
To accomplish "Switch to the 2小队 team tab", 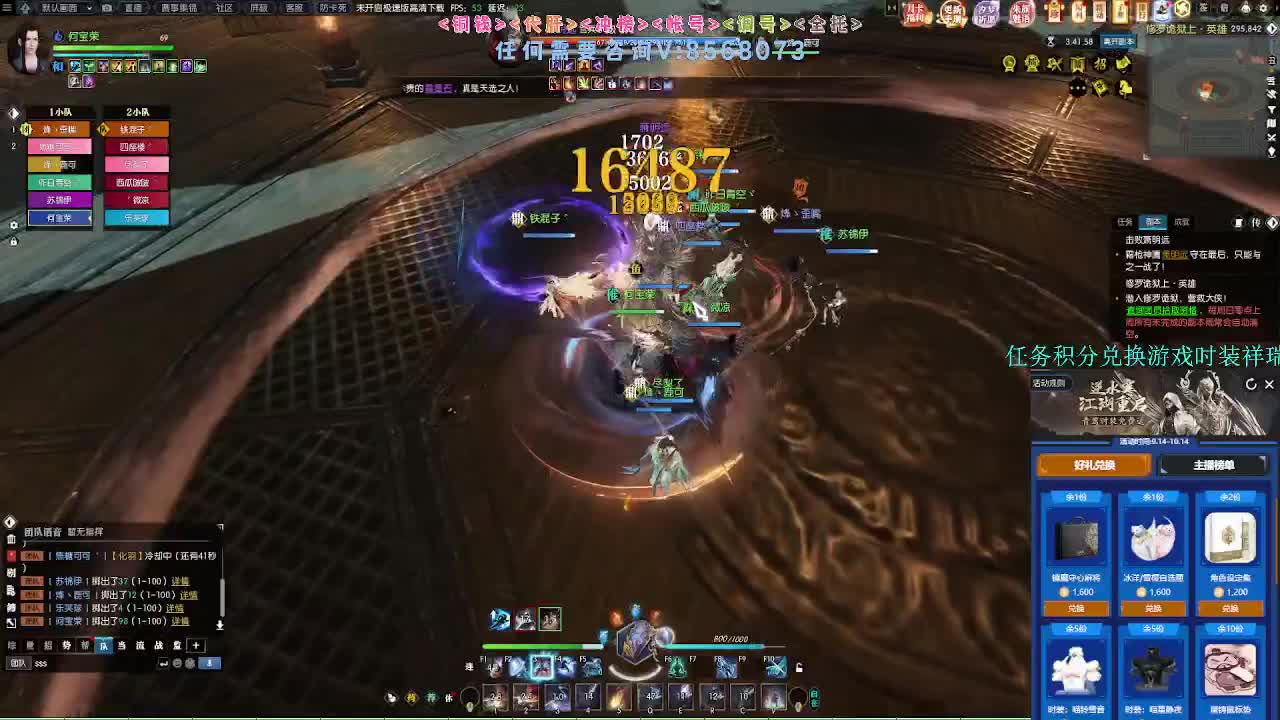I will [x=137, y=112].
